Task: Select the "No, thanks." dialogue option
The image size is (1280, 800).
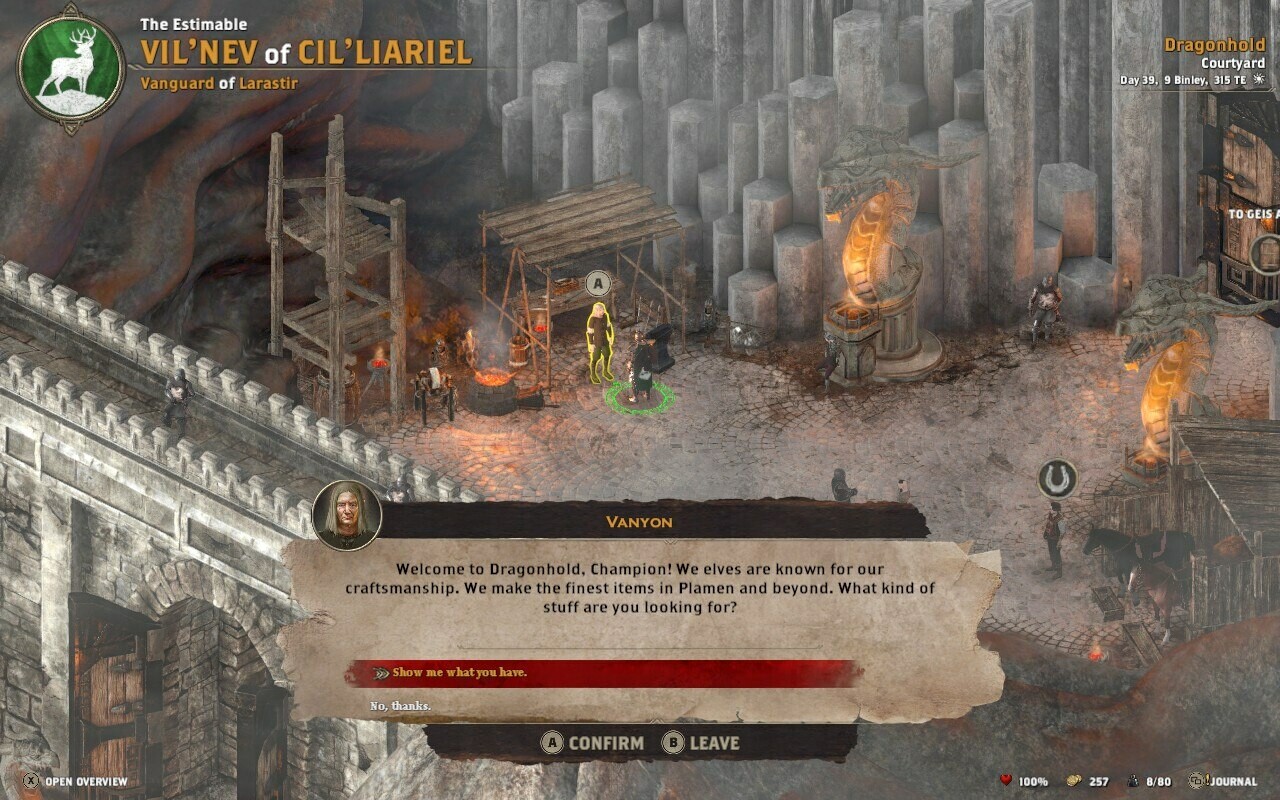Action: pos(401,706)
